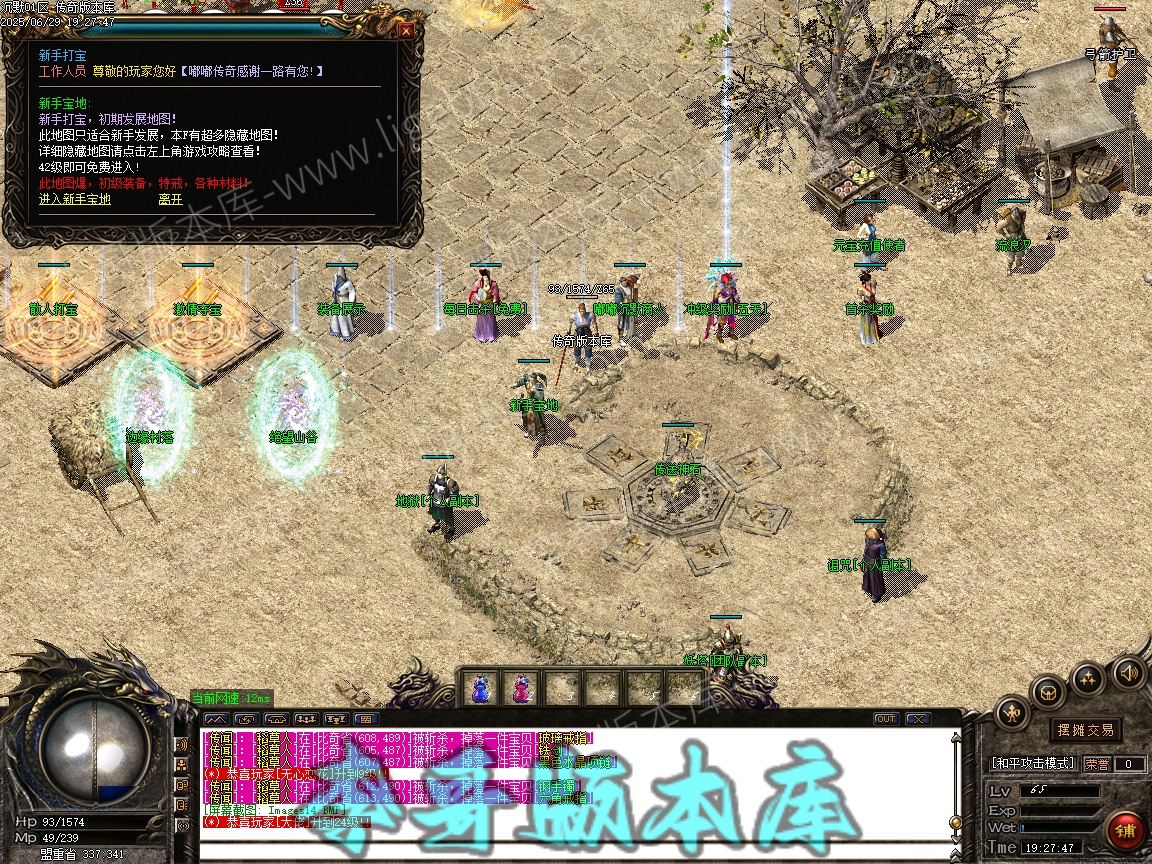Open the character figure round icon
The width and height of the screenshot is (1152, 864).
pos(1012,712)
